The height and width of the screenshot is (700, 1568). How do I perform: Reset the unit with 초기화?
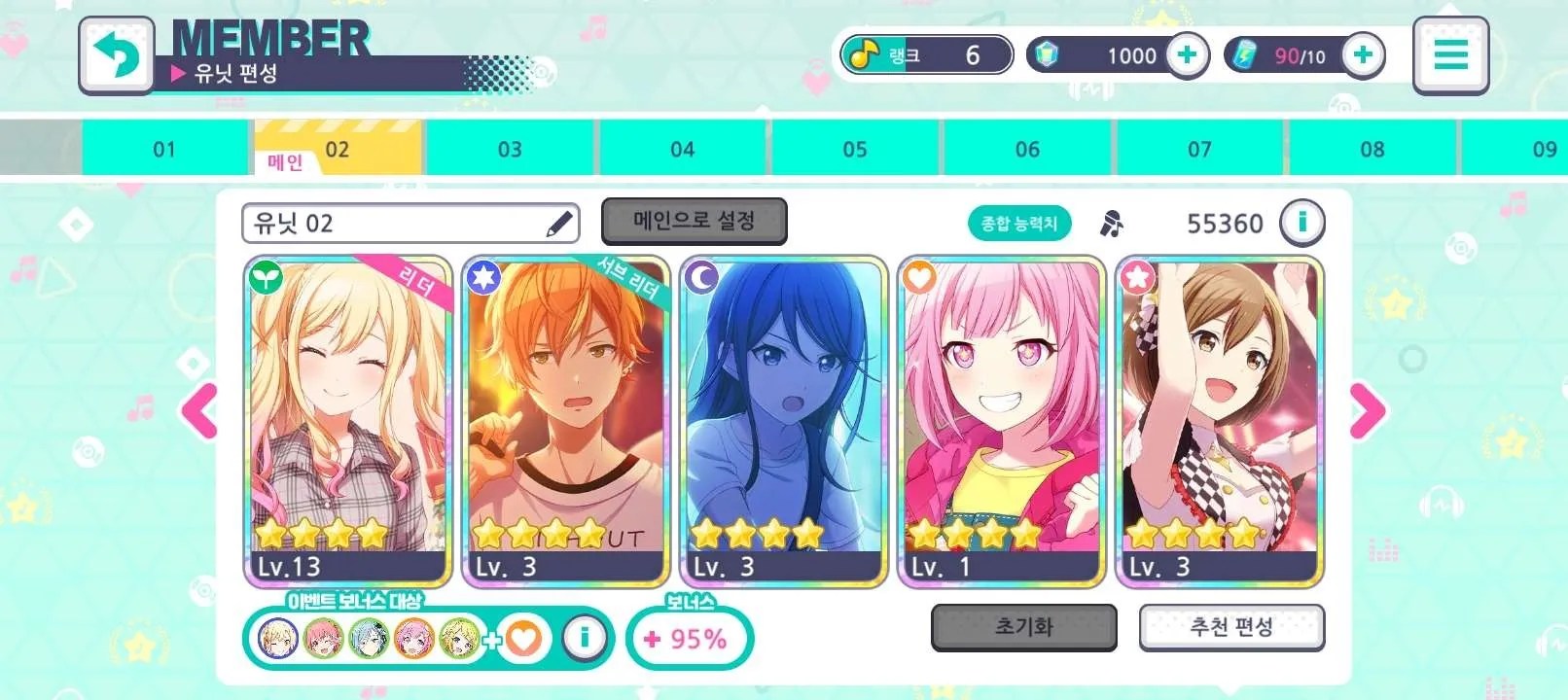click(x=1023, y=627)
